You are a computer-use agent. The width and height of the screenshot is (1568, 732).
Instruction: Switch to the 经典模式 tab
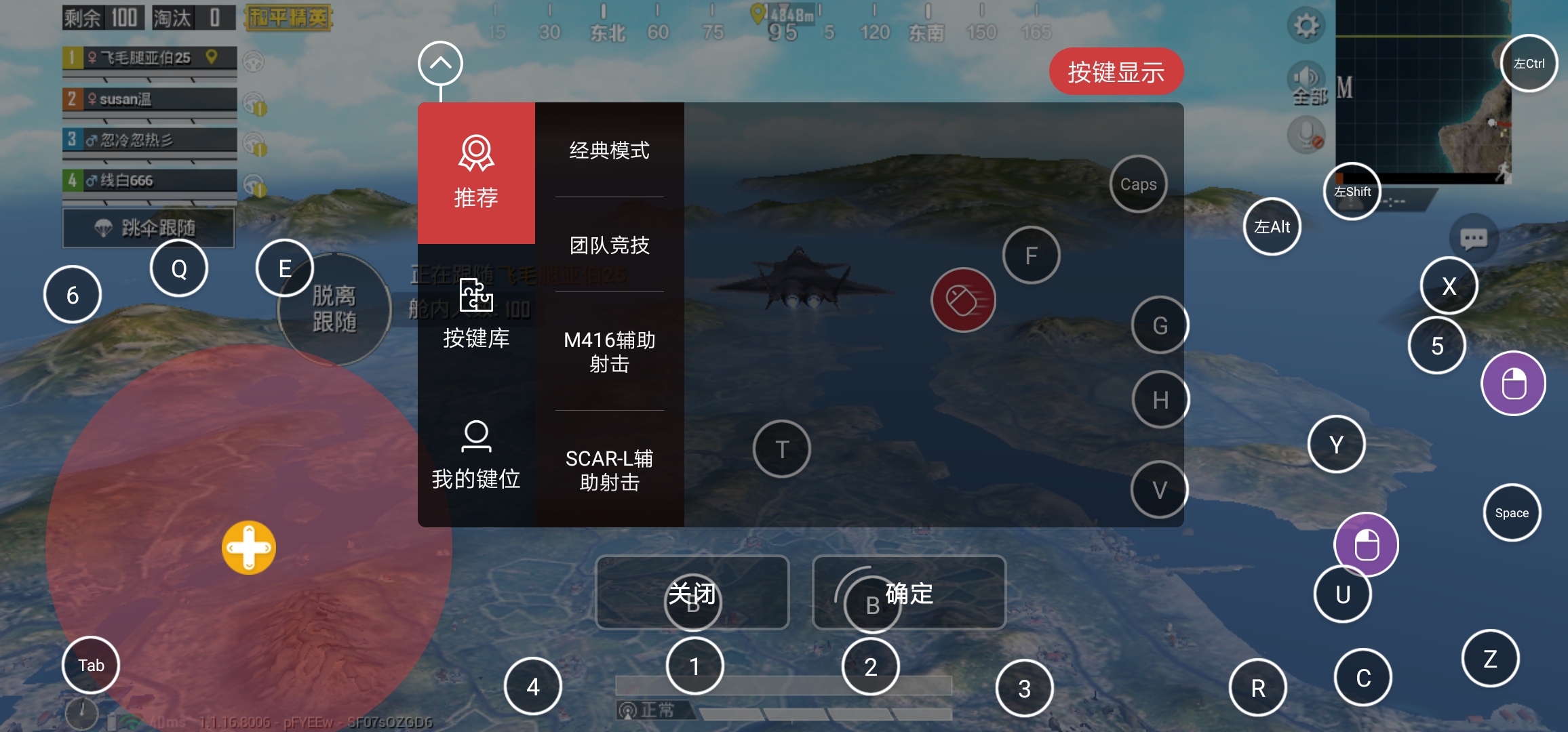point(609,150)
